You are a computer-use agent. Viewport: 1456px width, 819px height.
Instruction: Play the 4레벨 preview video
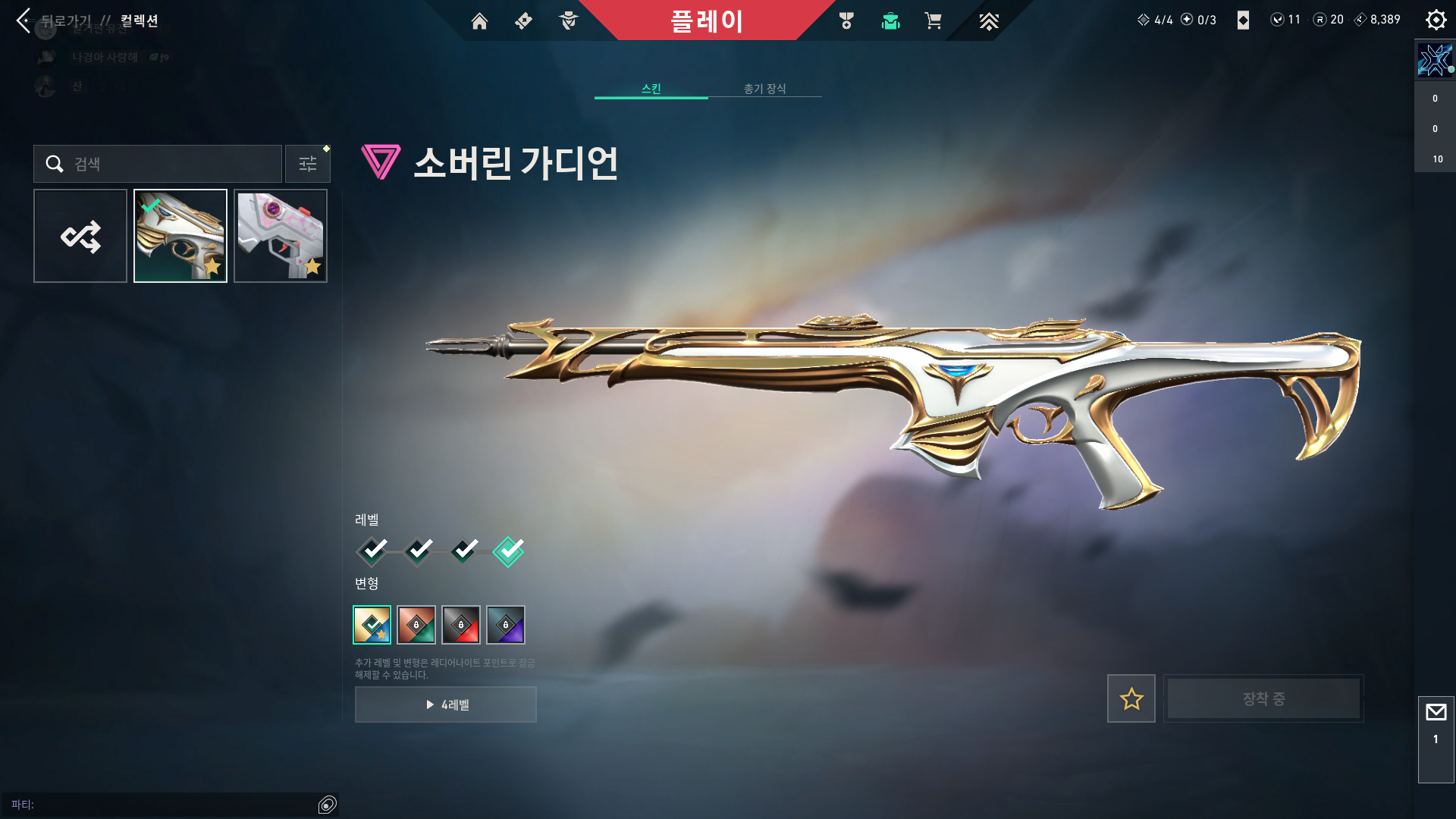446,704
